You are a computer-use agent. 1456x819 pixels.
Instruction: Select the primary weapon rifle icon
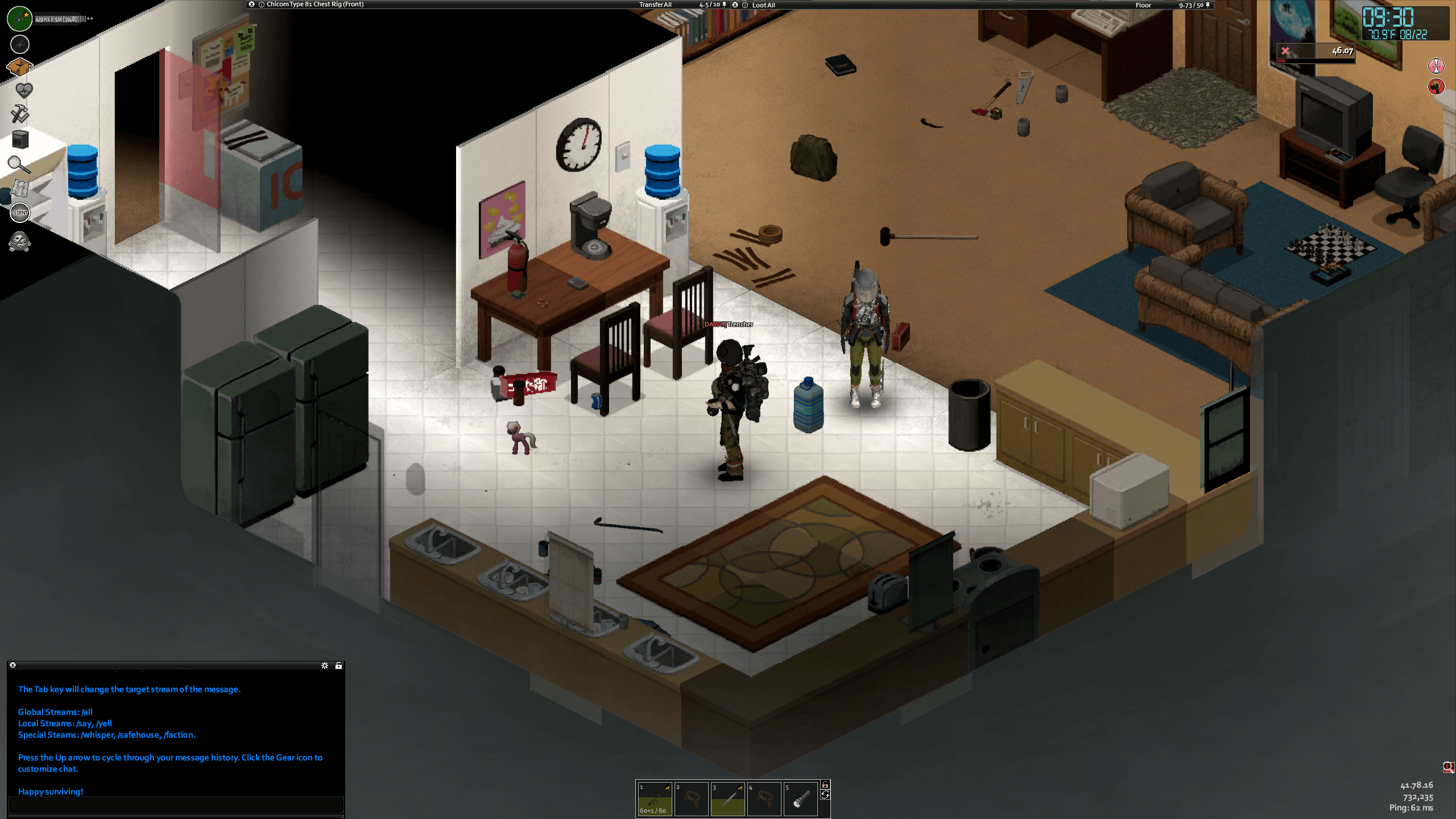point(20,19)
